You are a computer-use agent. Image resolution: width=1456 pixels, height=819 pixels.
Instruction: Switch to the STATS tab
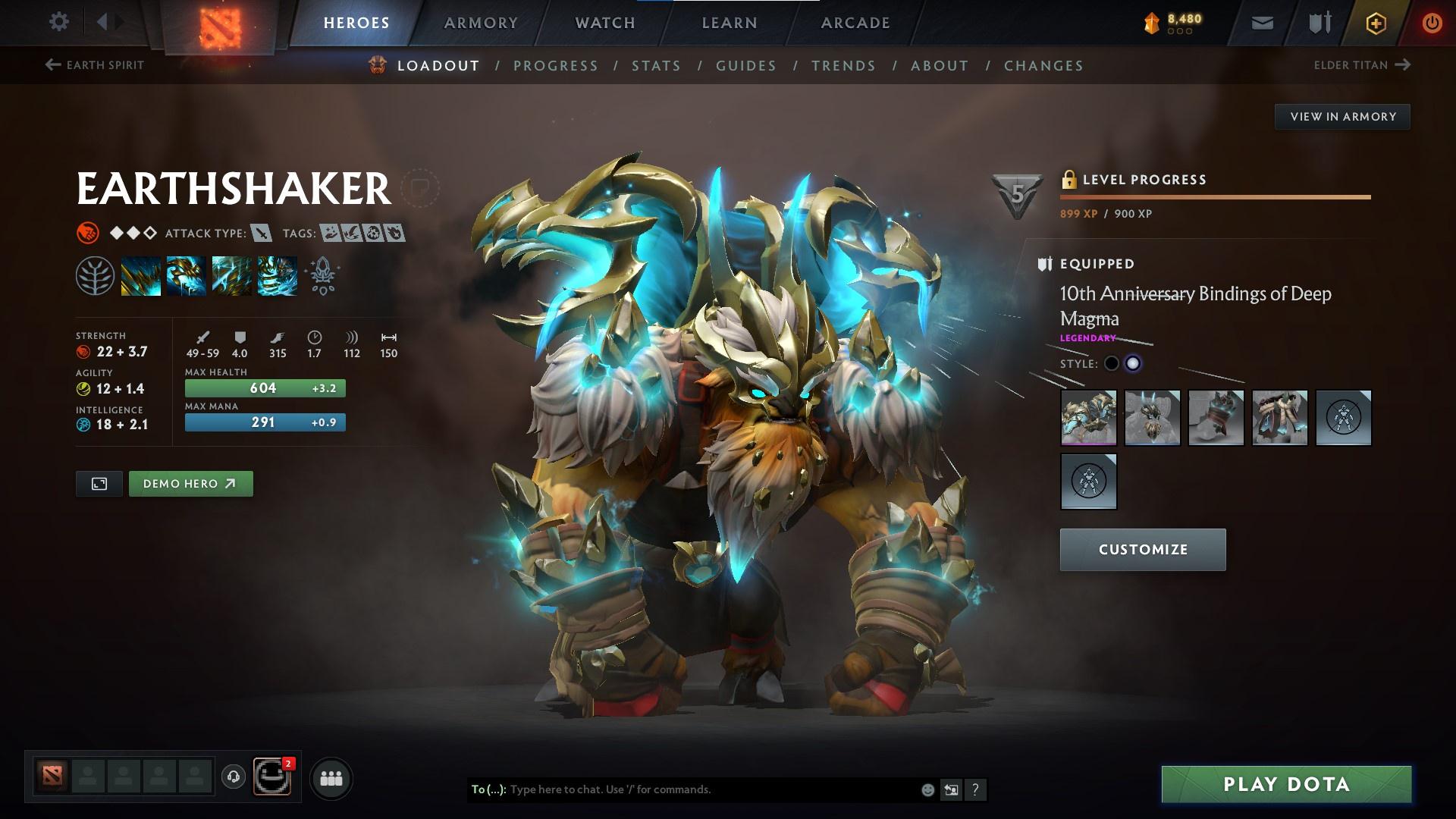(x=656, y=66)
